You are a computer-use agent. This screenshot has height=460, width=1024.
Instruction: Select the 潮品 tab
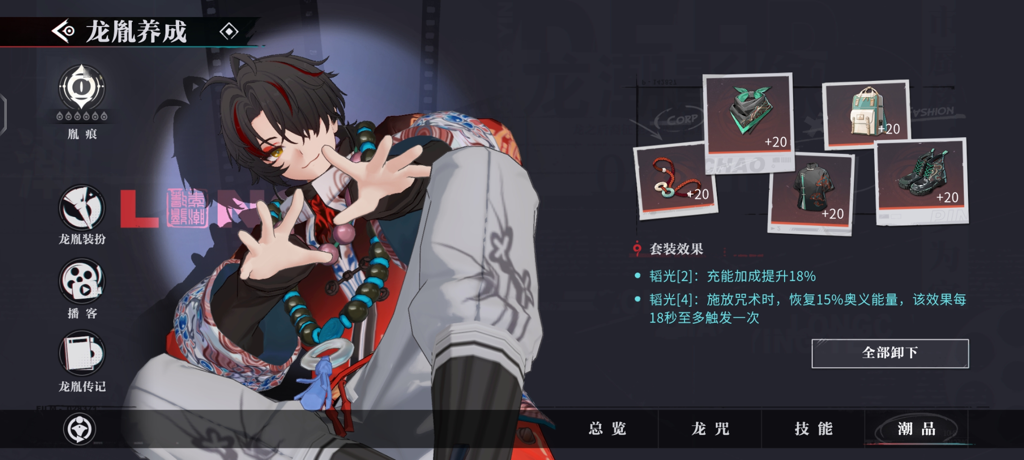916,429
